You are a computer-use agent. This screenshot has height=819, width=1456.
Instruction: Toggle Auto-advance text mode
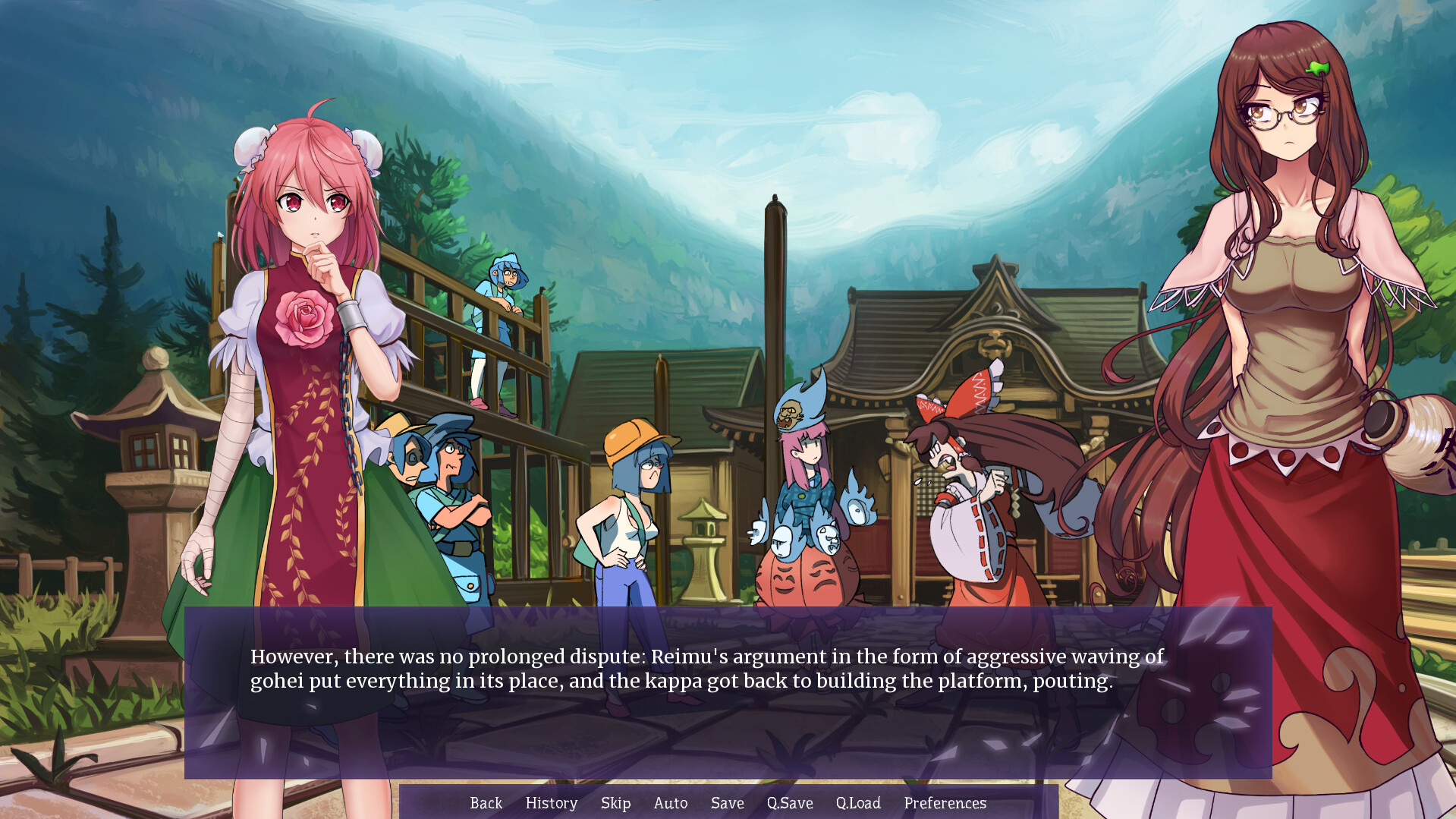[671, 803]
